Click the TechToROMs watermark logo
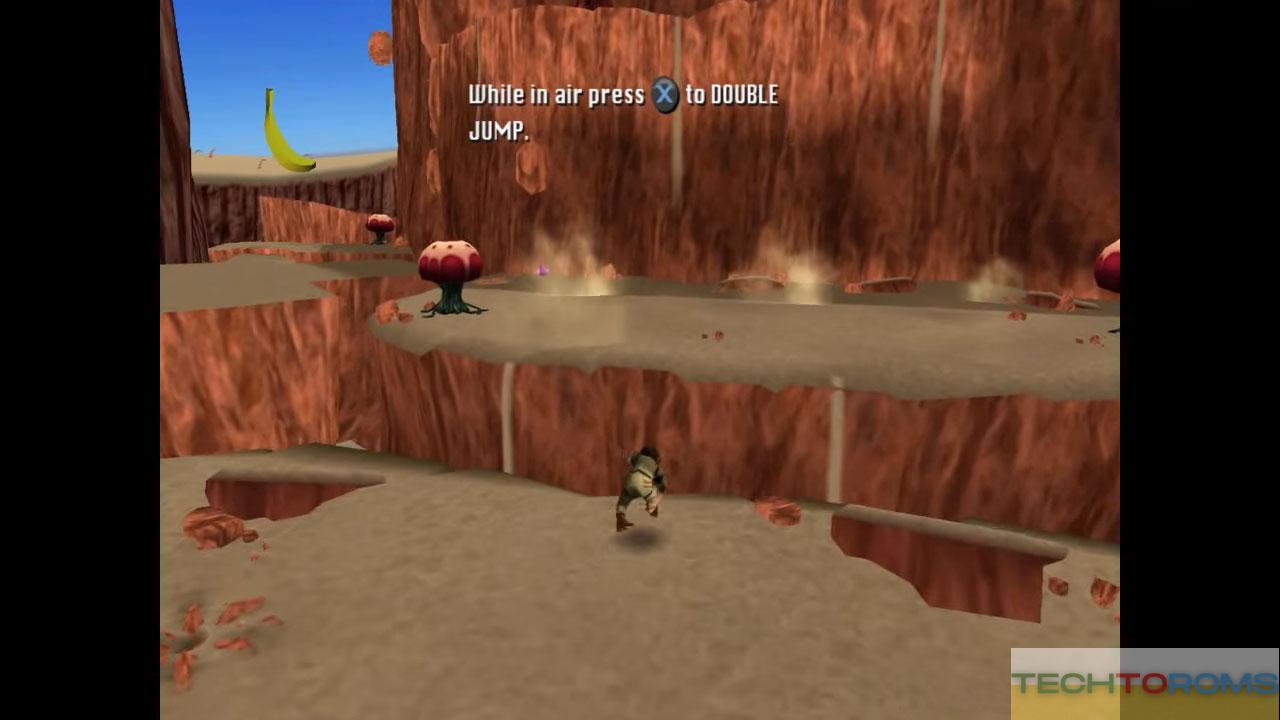The width and height of the screenshot is (1280, 720). 1144,683
